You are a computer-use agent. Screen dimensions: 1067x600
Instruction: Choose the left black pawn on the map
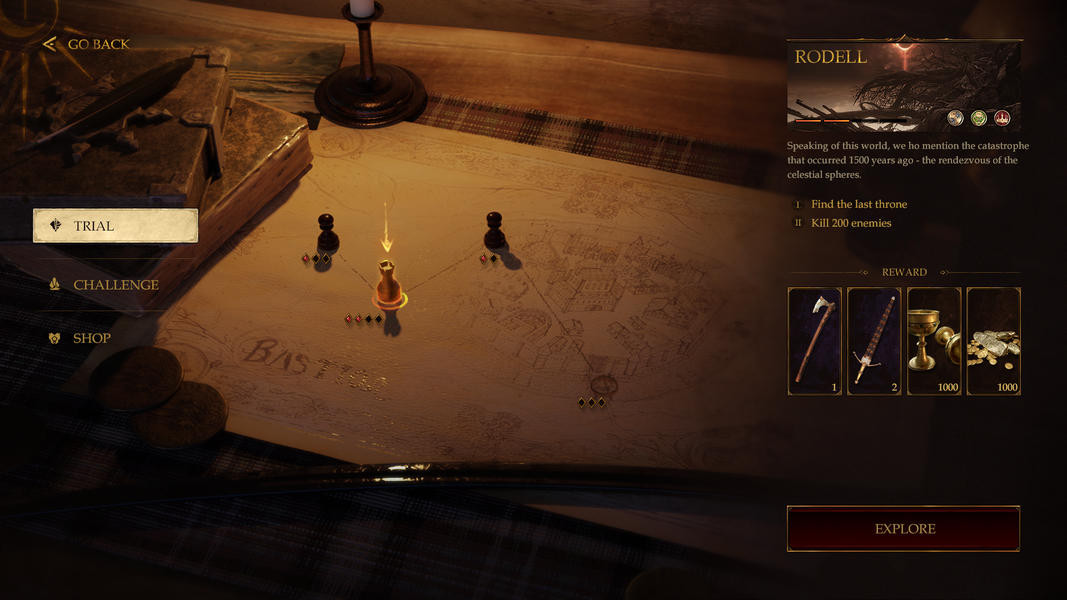coord(327,232)
